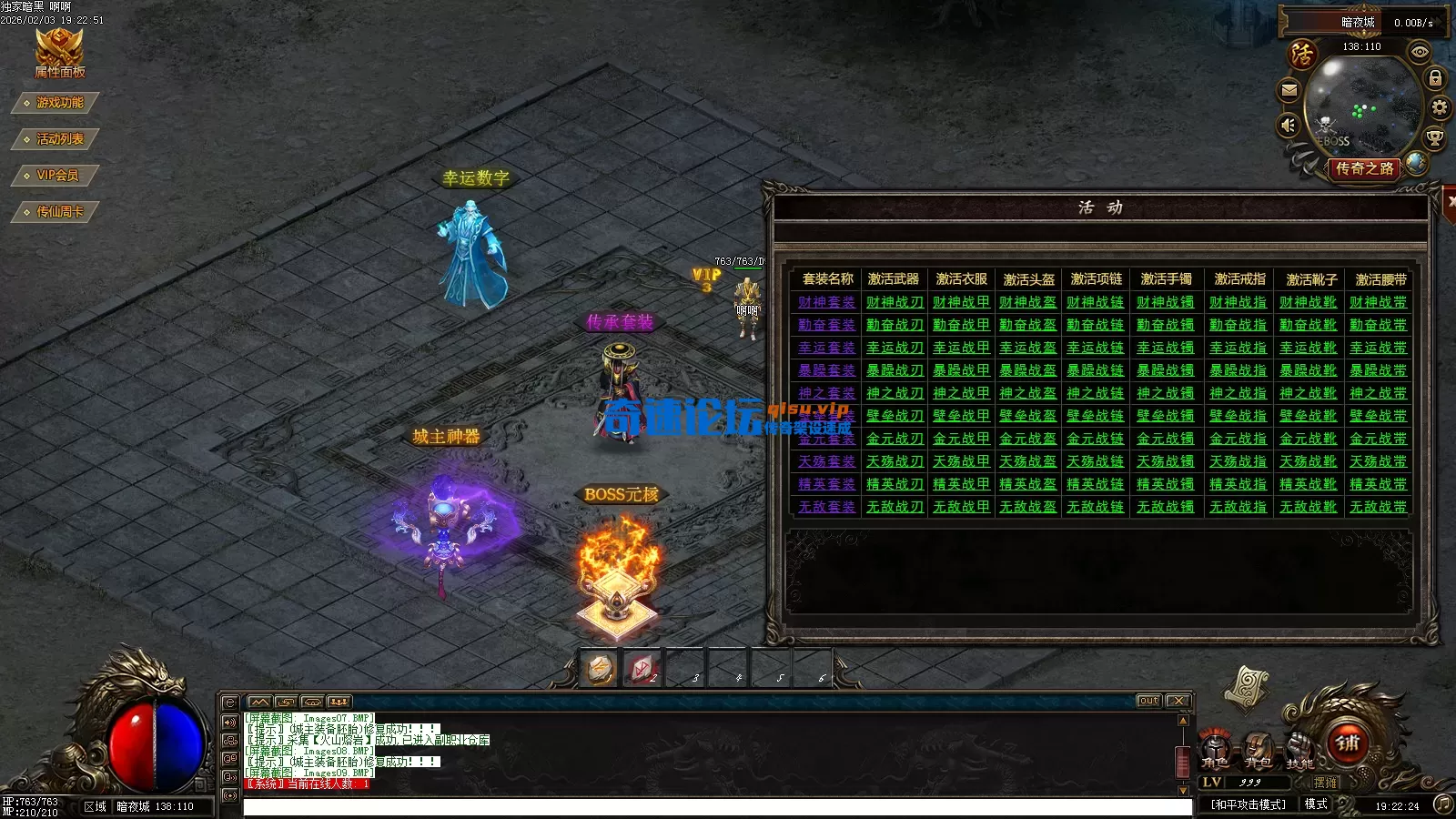Click the 财神套装 set name link
Viewport: 1456px width, 819px height.
coord(826,302)
